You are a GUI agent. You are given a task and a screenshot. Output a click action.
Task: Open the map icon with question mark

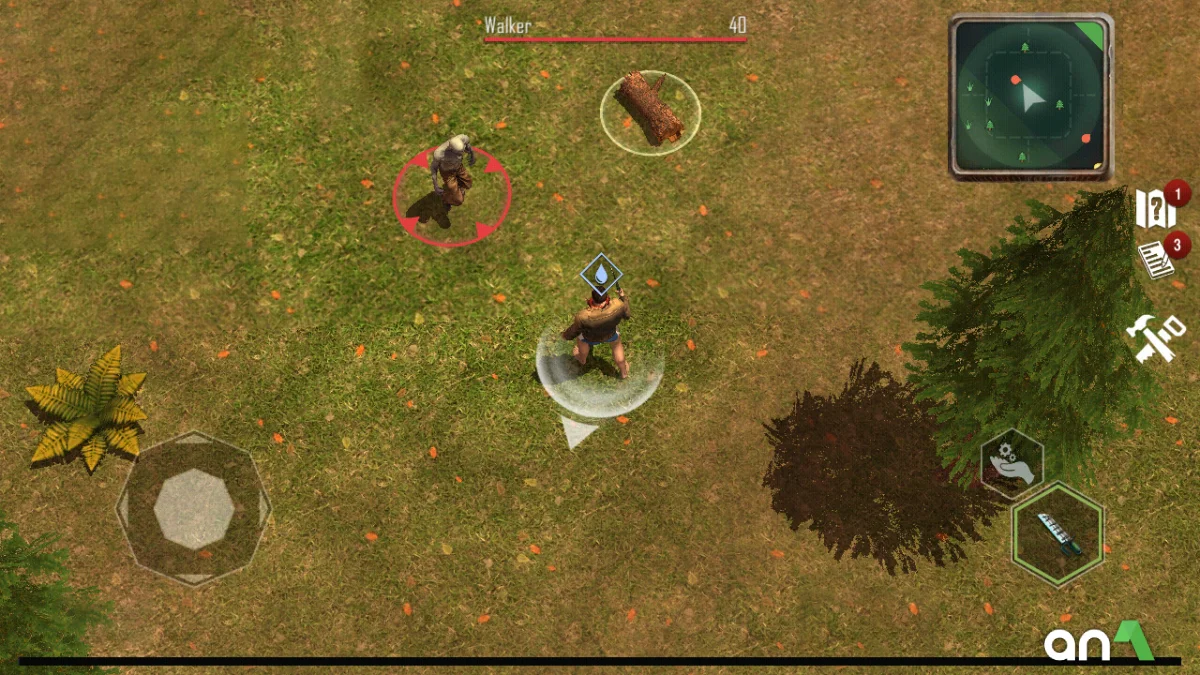click(1155, 211)
